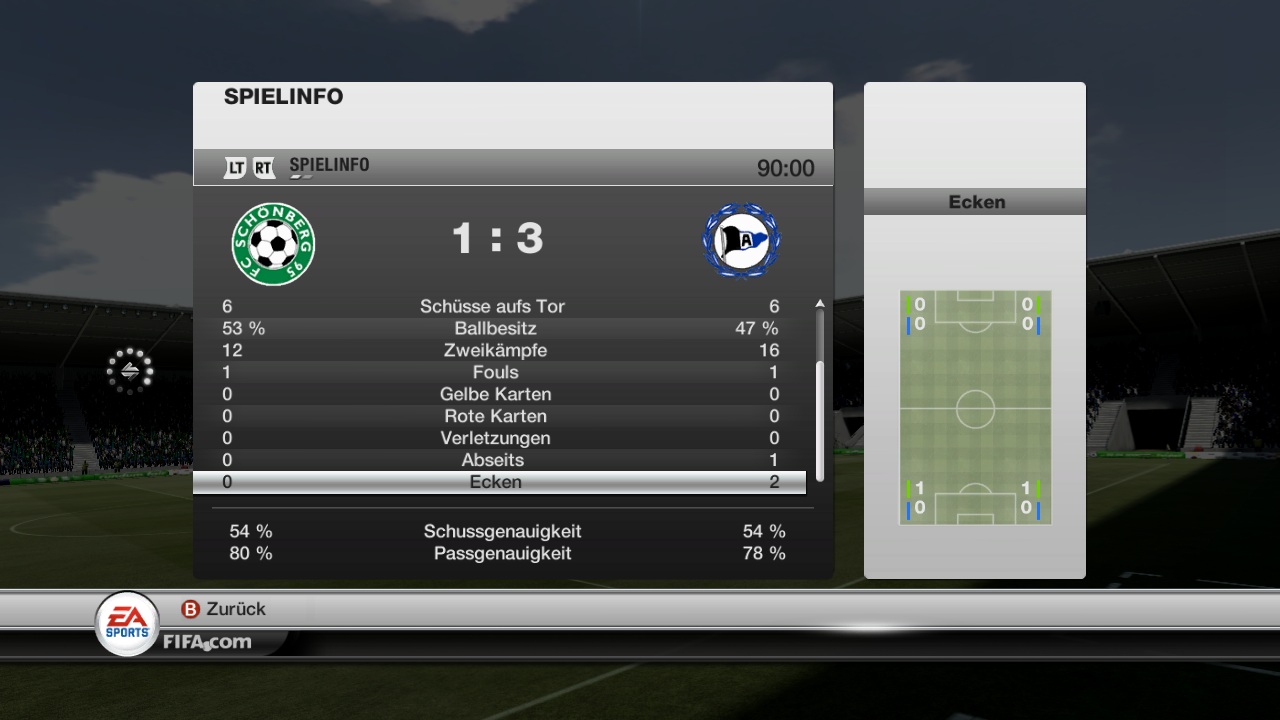1280x720 pixels.
Task: Highlight the Gelbe Karten row
Action: (497, 394)
